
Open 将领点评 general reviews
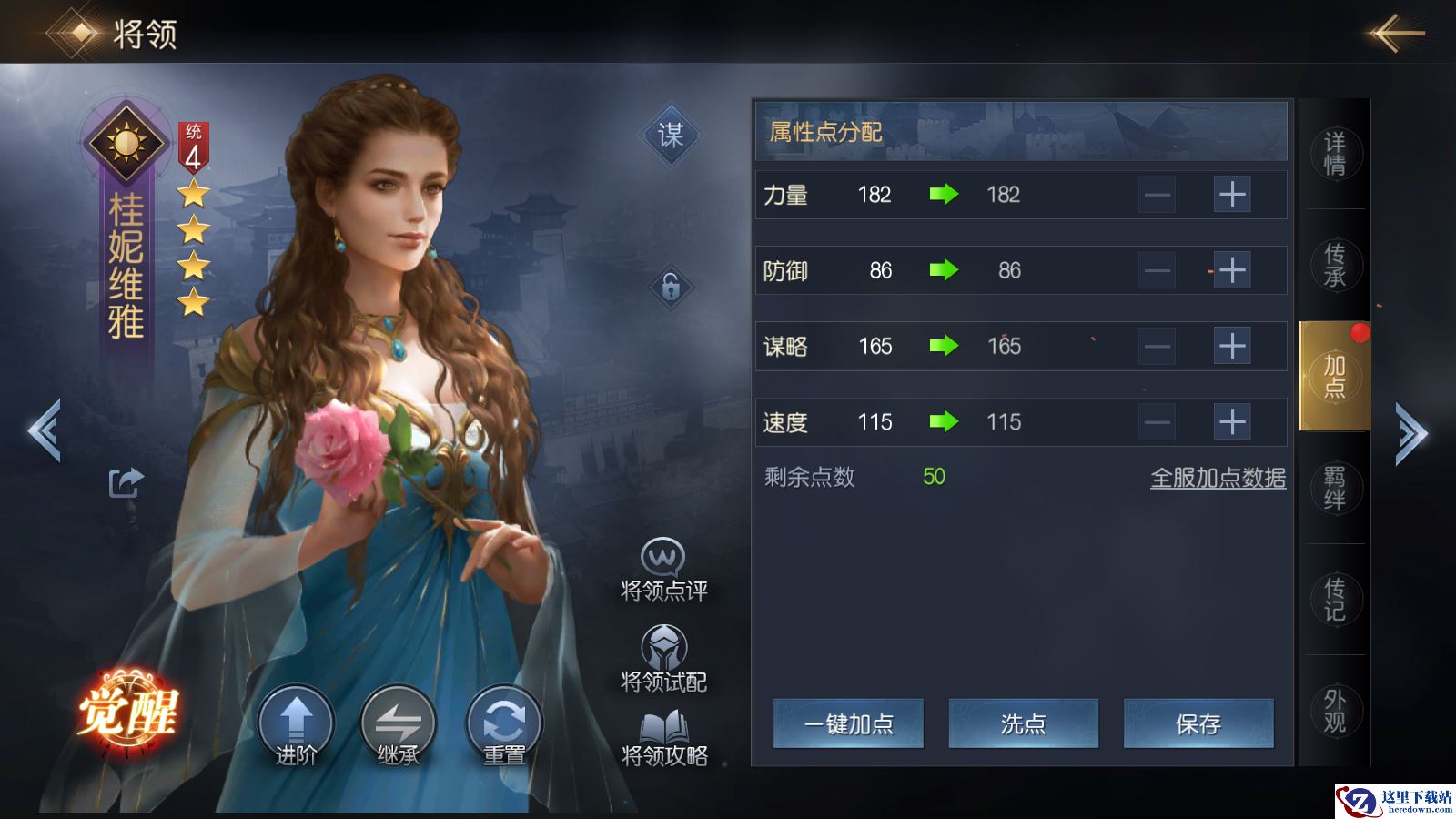[x=663, y=571]
